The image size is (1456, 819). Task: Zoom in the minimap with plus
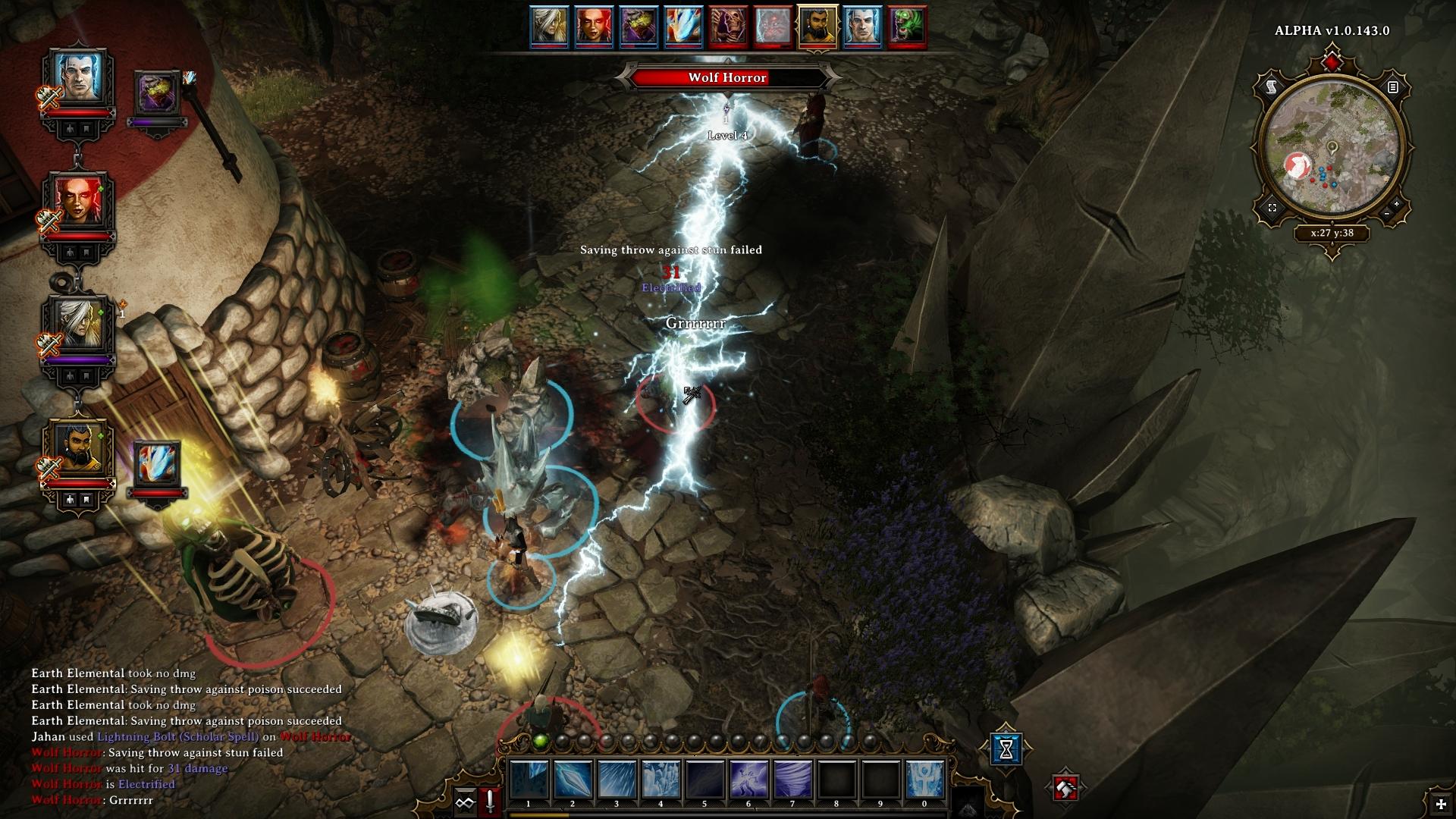pyautogui.click(x=1397, y=204)
